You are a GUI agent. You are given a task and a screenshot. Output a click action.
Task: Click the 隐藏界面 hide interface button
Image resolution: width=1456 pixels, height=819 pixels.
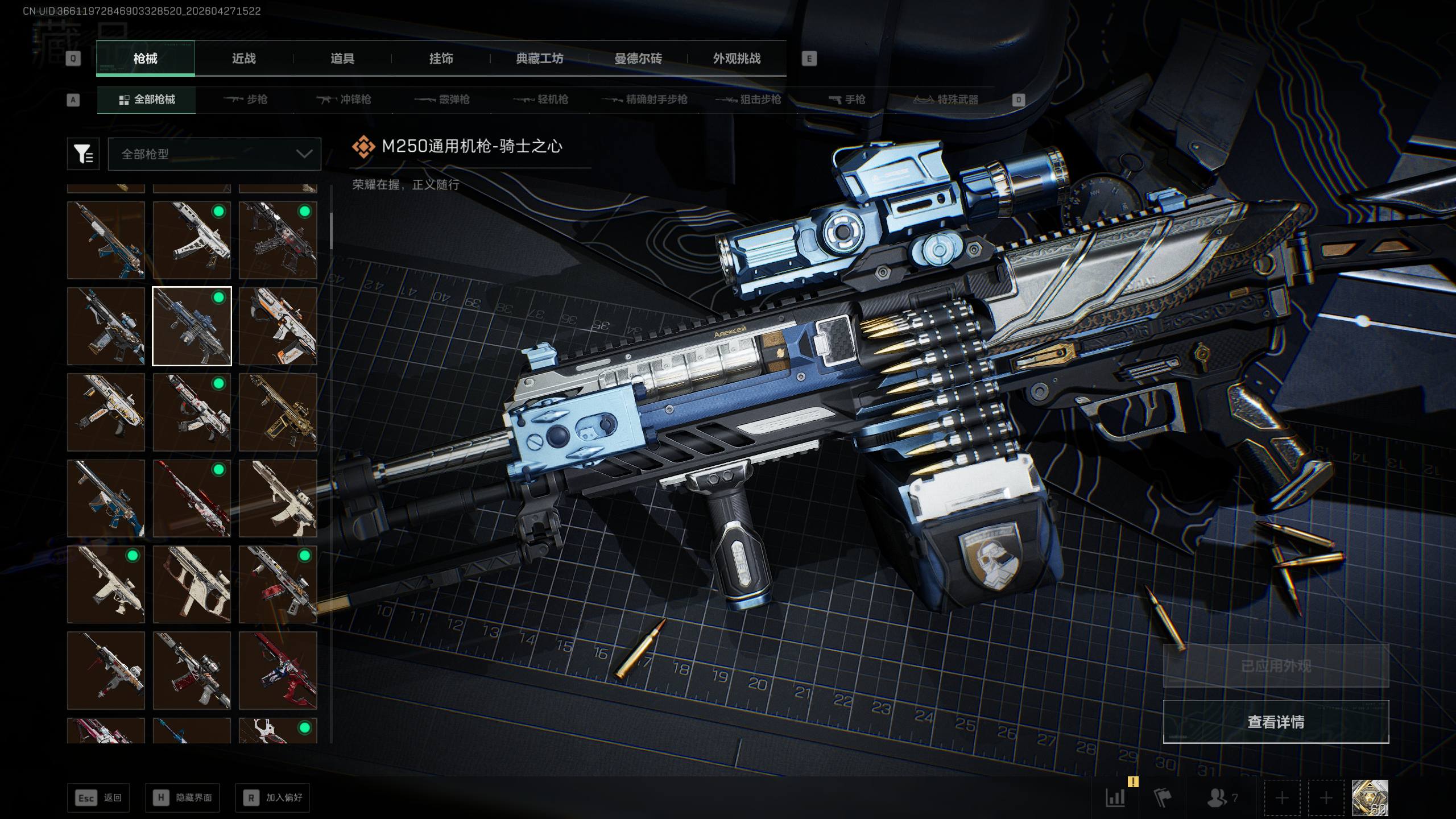(x=182, y=797)
